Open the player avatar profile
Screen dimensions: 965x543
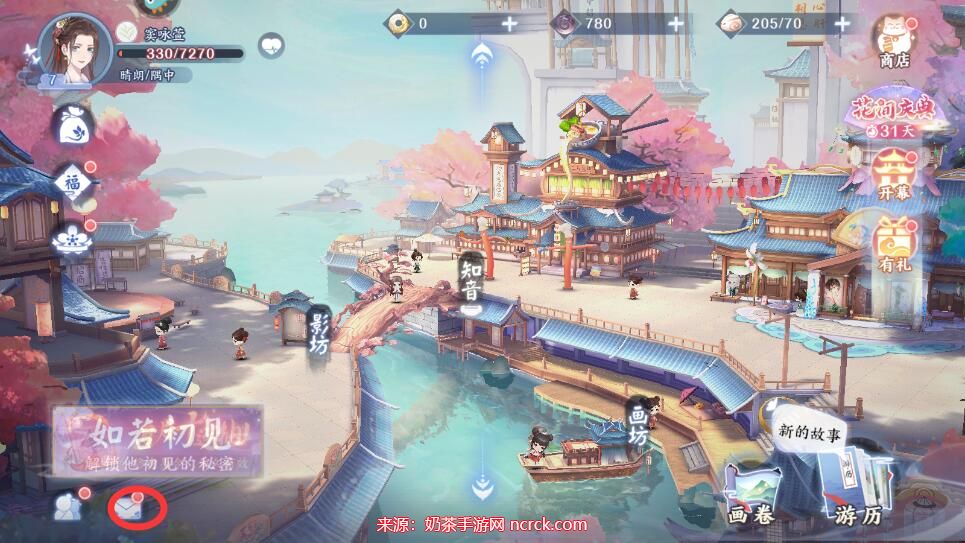(74, 50)
